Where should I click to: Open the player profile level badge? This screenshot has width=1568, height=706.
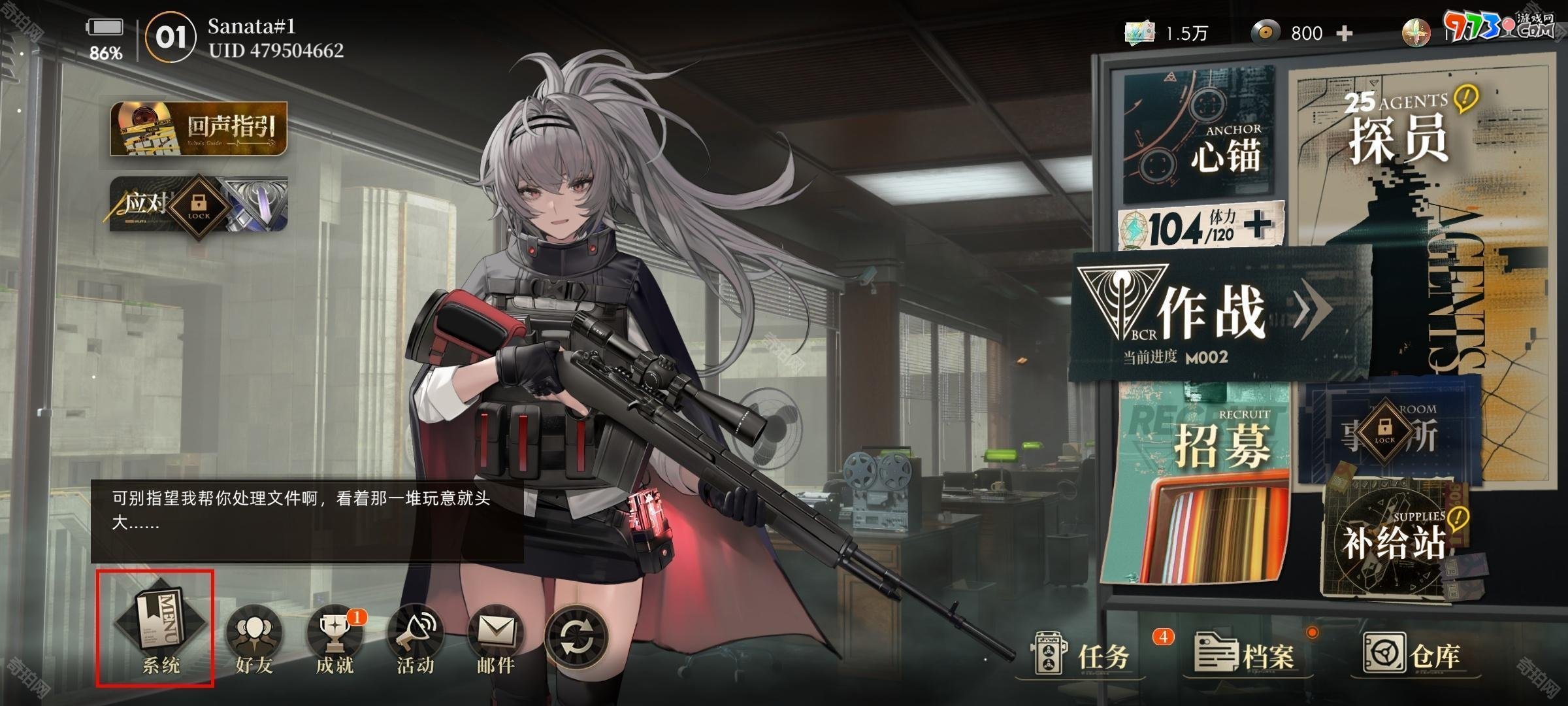coord(171,37)
